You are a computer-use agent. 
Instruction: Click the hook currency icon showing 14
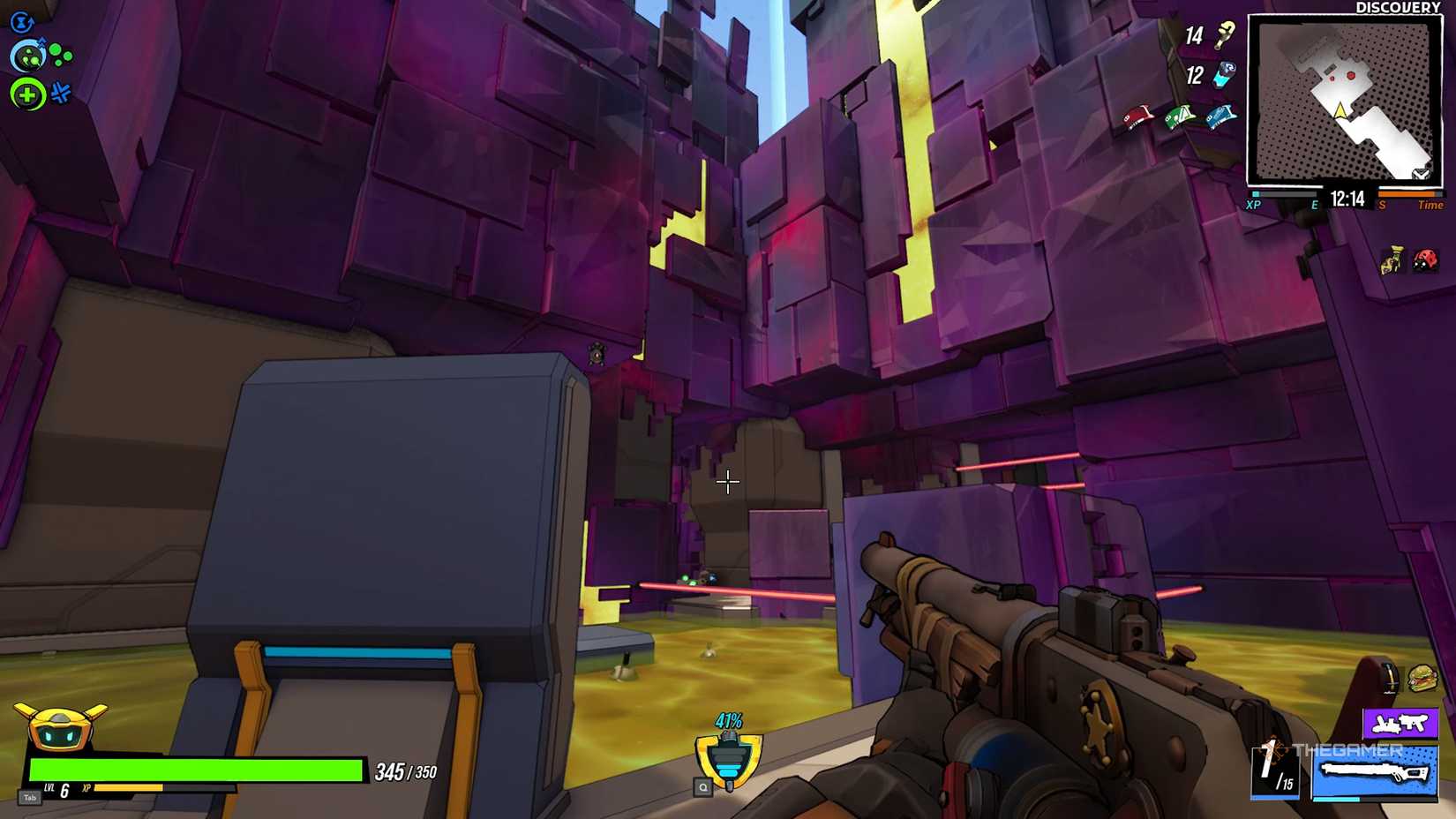click(x=1223, y=36)
